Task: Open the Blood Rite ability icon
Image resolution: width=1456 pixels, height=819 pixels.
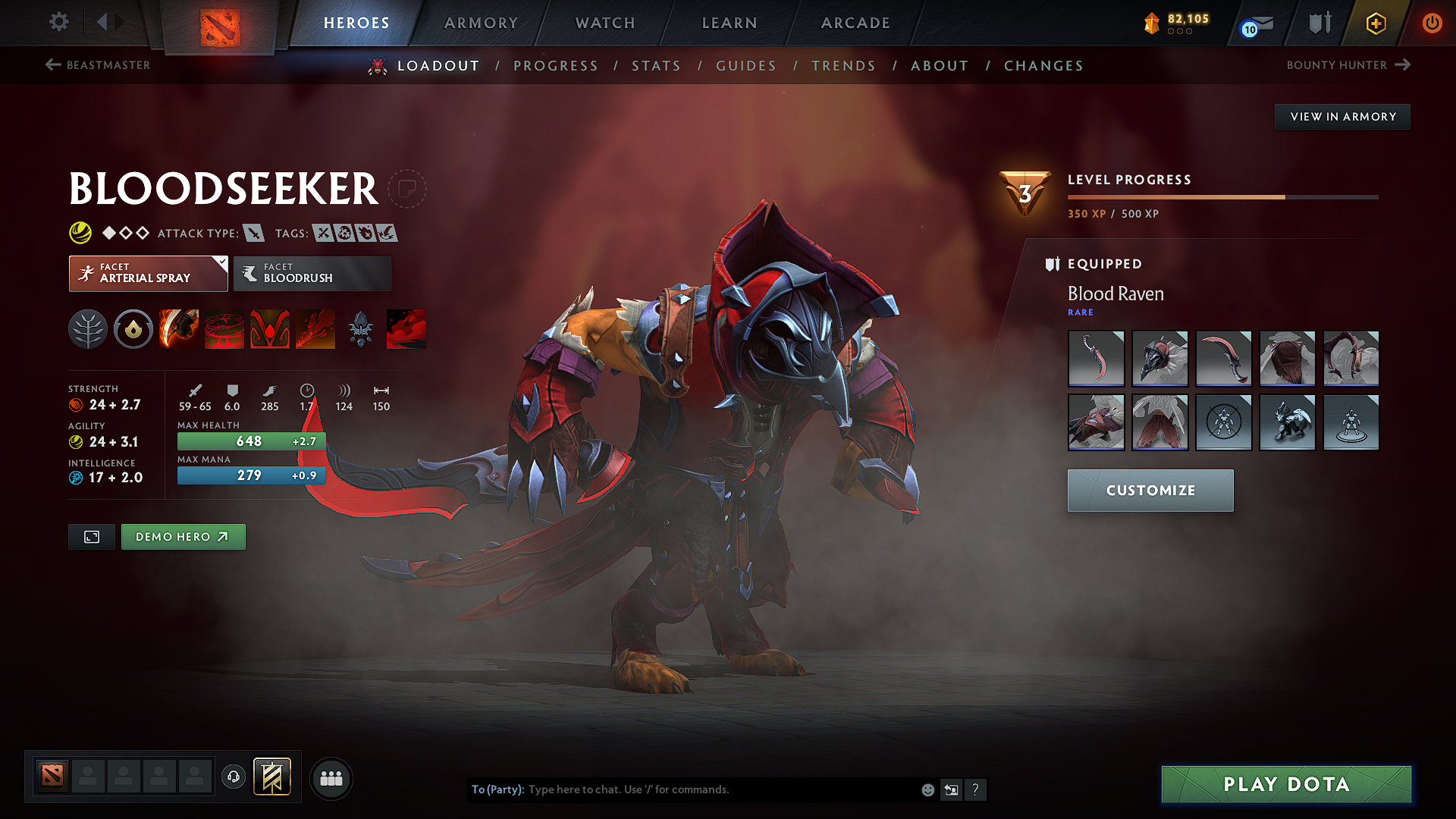Action: tap(224, 328)
